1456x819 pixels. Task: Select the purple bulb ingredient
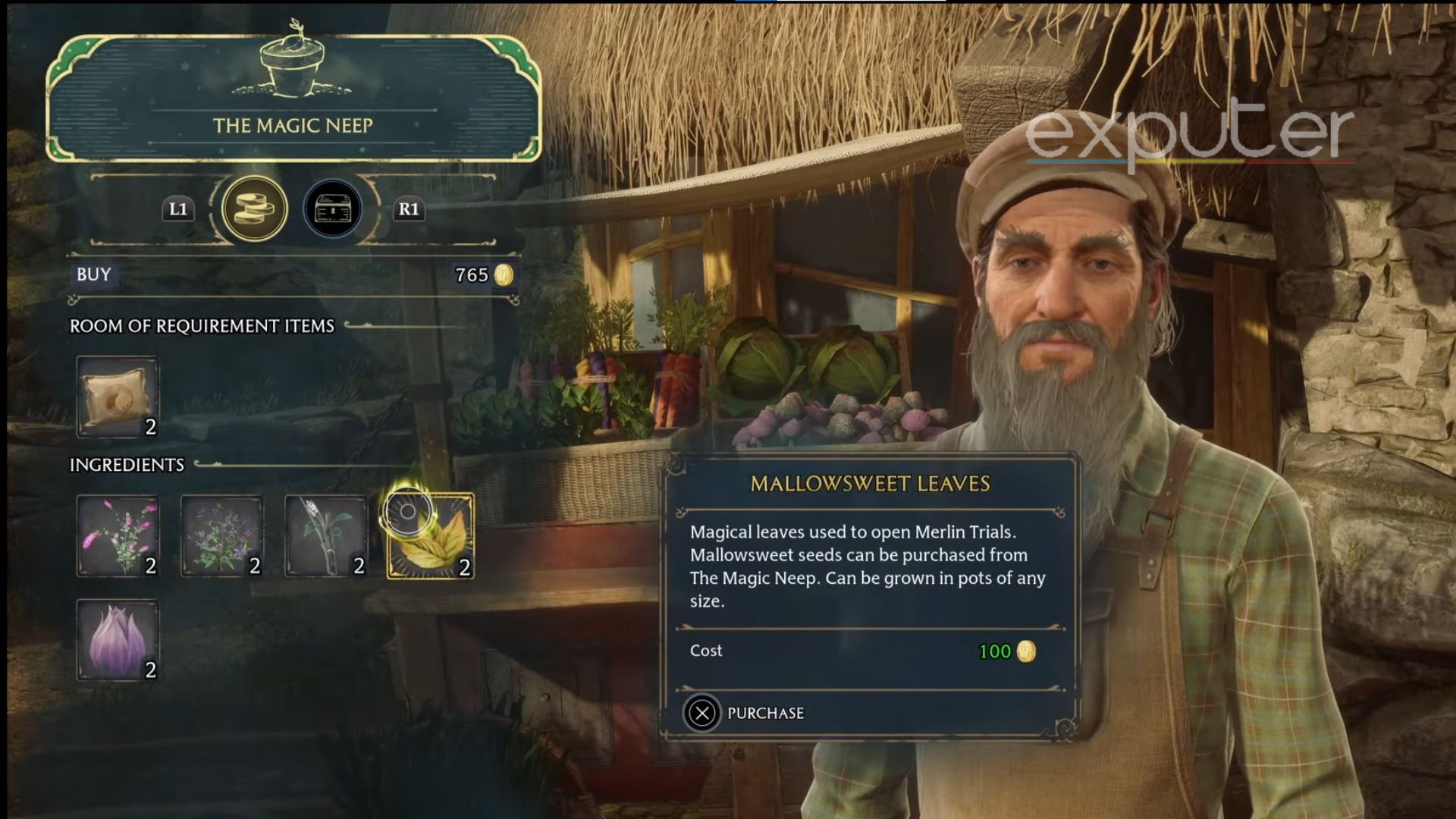point(118,641)
